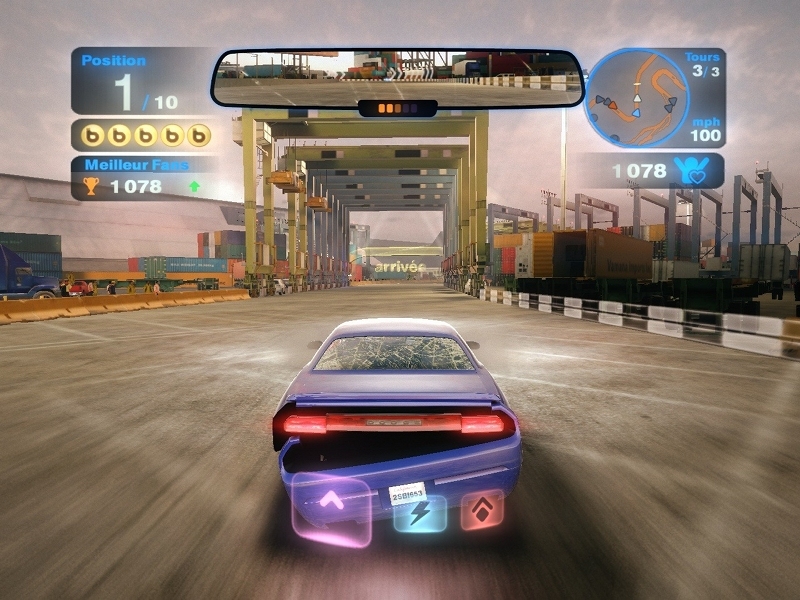Image resolution: width=800 pixels, height=600 pixels.
Task: Select the pink nitro boost power-up slot
Action: click(331, 508)
